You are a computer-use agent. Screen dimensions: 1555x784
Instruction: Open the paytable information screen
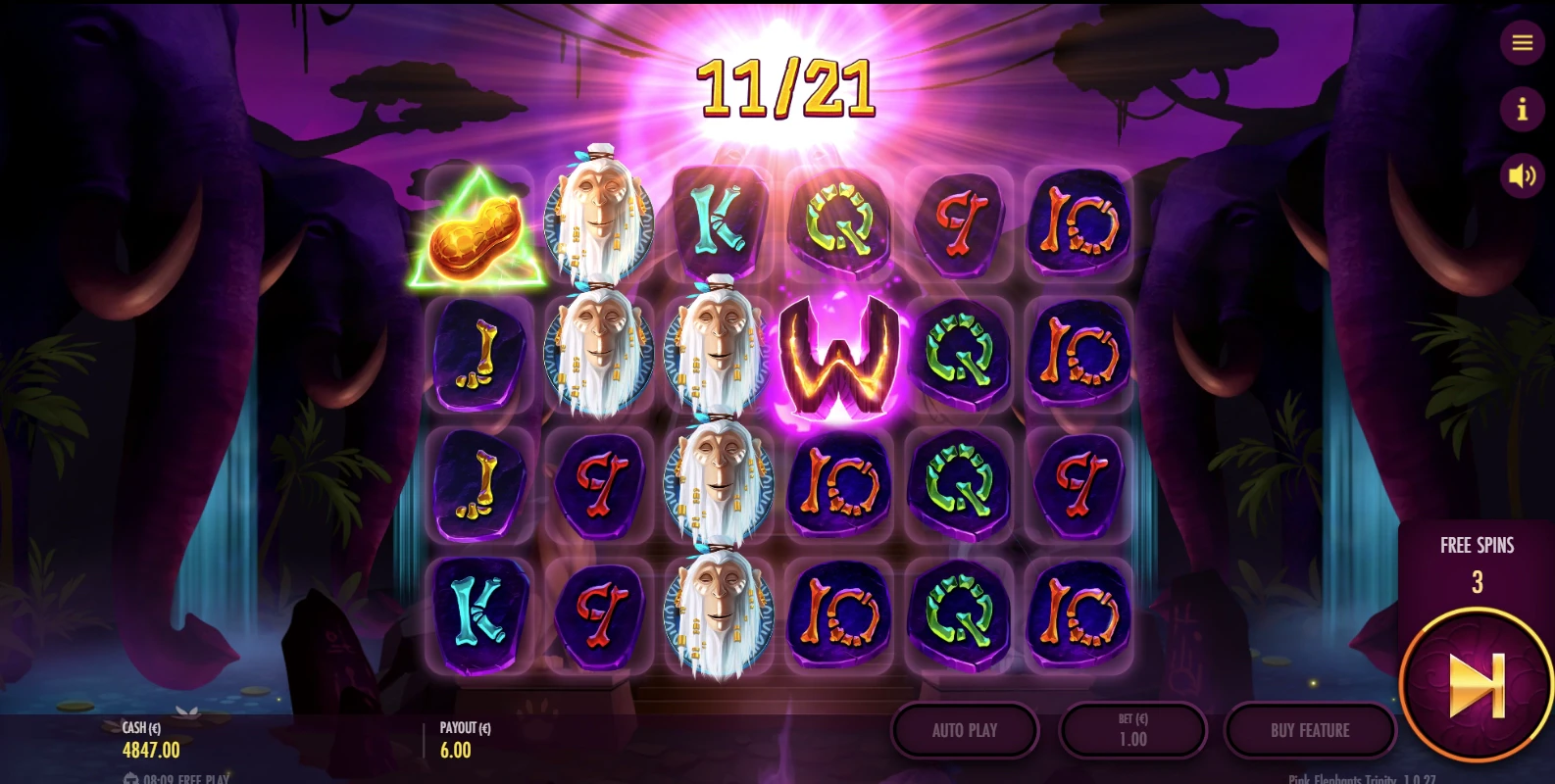[x=1522, y=110]
